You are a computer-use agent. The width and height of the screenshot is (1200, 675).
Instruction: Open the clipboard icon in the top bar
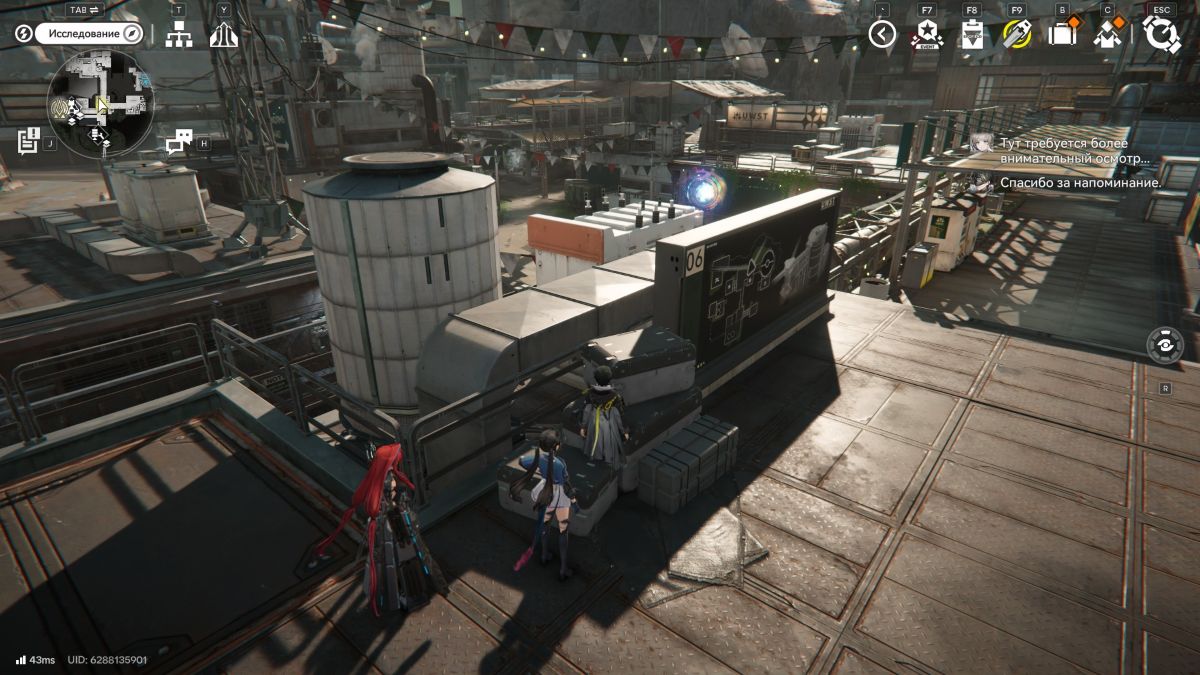coord(972,34)
